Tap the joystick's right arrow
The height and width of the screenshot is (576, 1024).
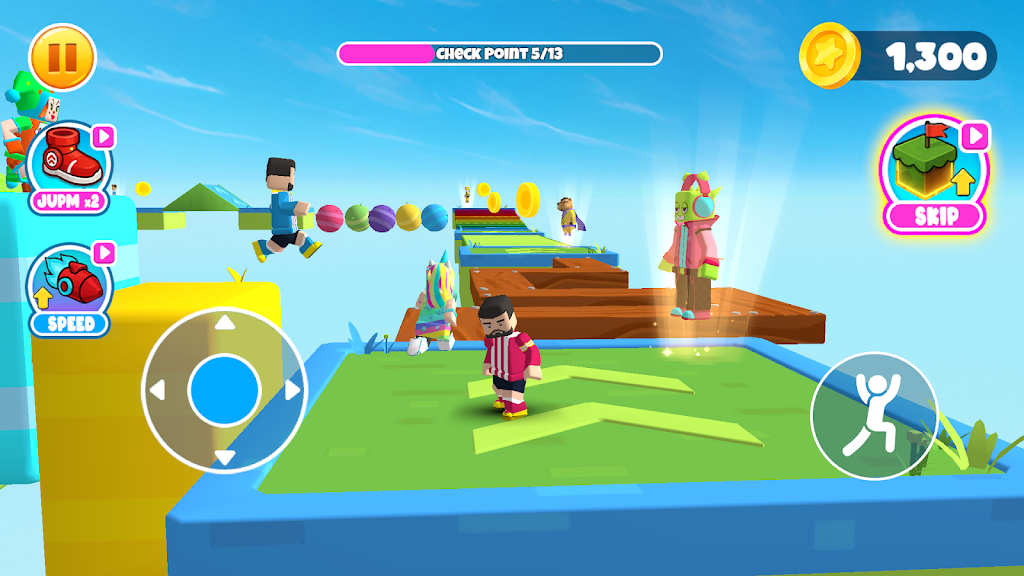click(x=292, y=390)
